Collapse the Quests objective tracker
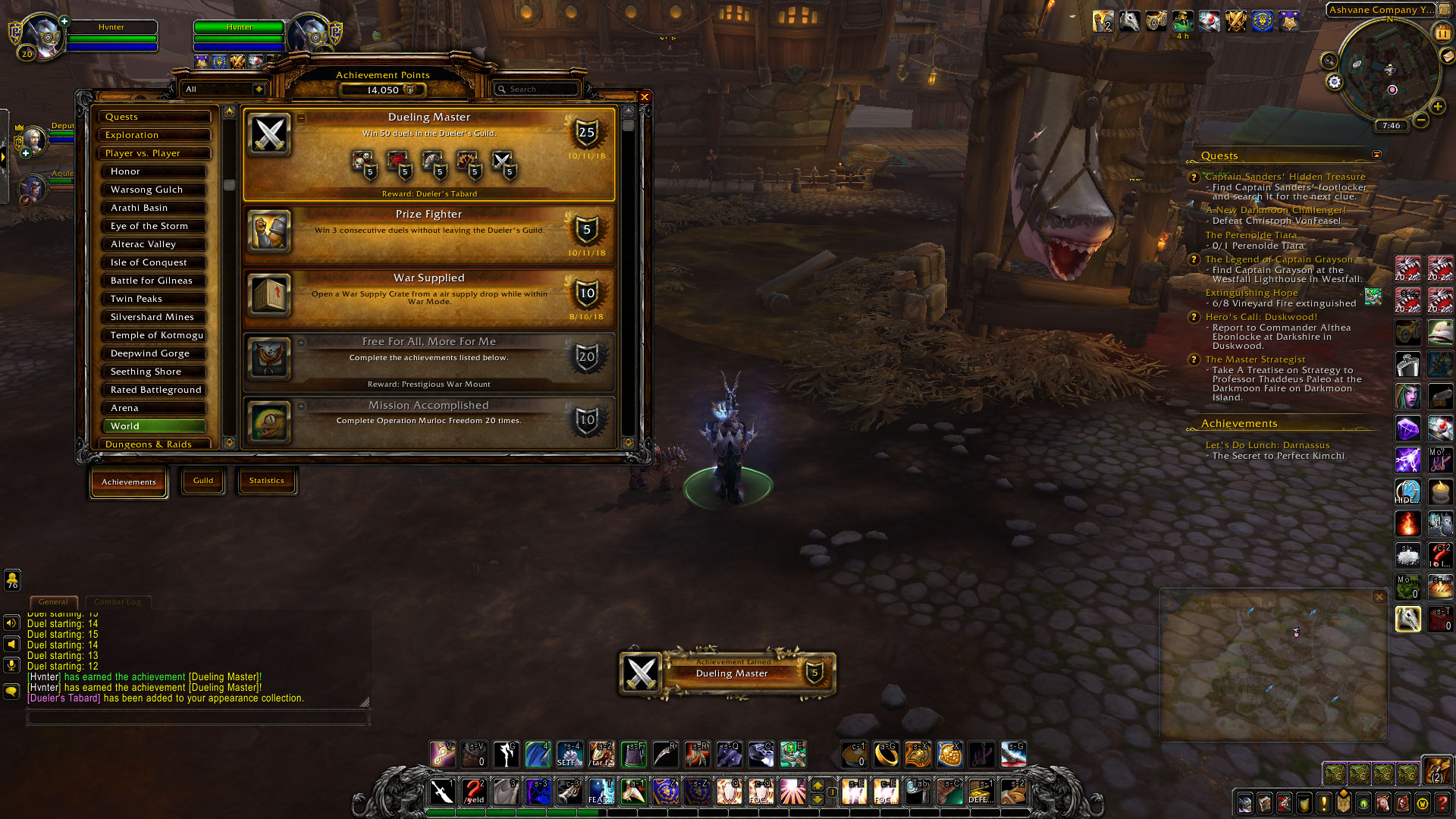The width and height of the screenshot is (1456, 819). point(1376,155)
